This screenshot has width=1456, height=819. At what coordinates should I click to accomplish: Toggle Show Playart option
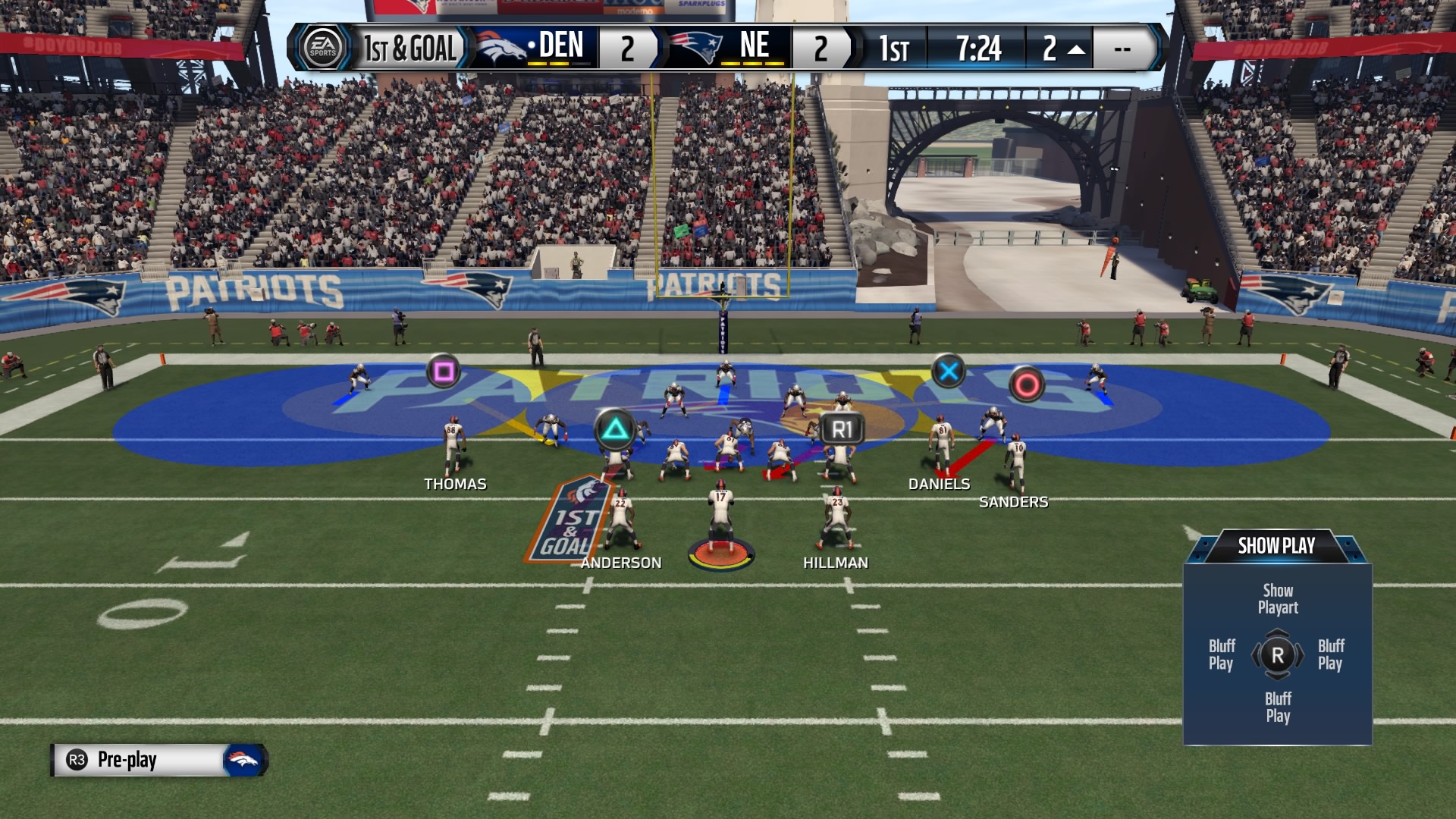pos(1279,599)
